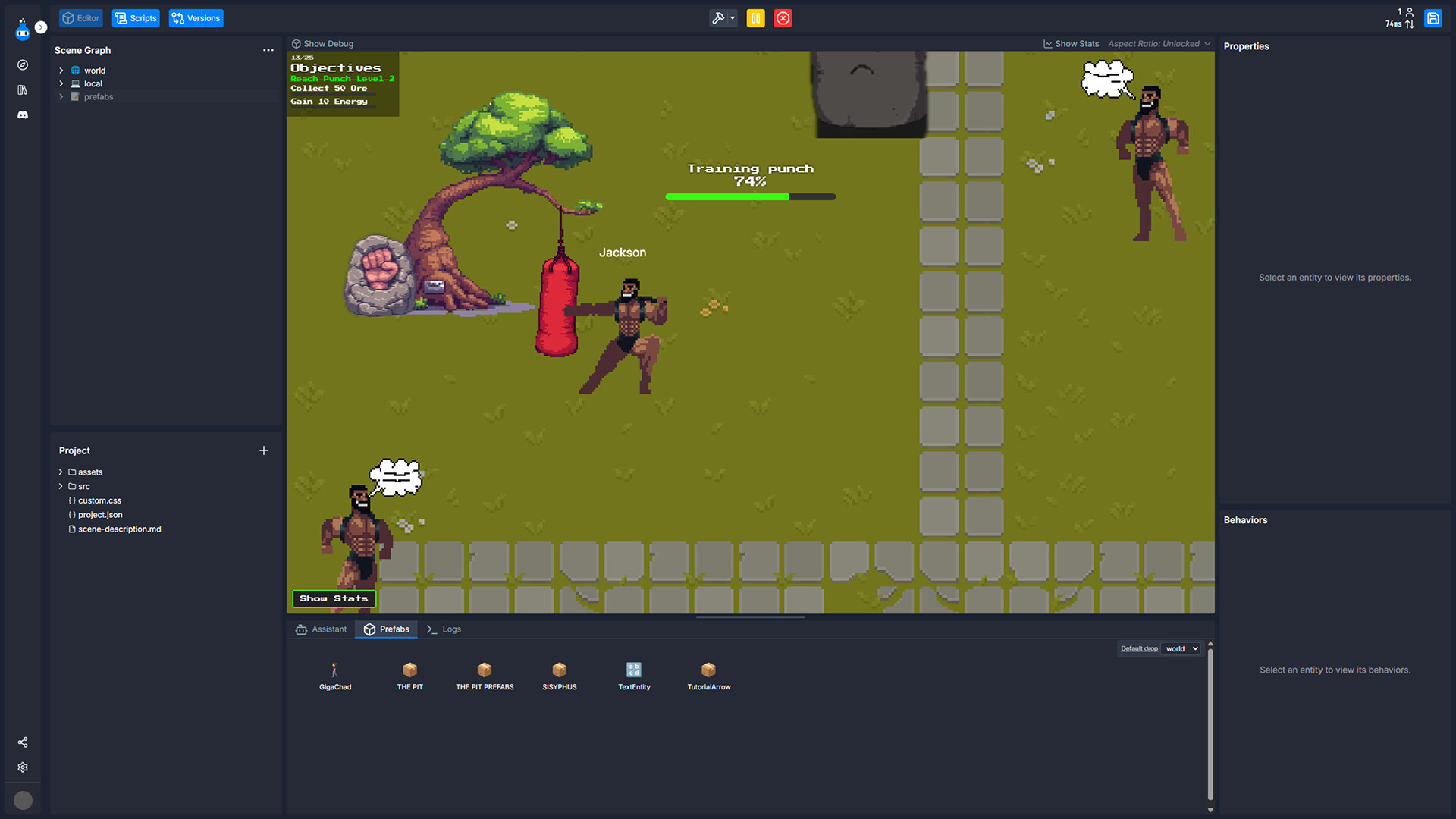This screenshot has width=1456, height=819.
Task: Toggle Show Debug overlay
Action: pos(322,43)
